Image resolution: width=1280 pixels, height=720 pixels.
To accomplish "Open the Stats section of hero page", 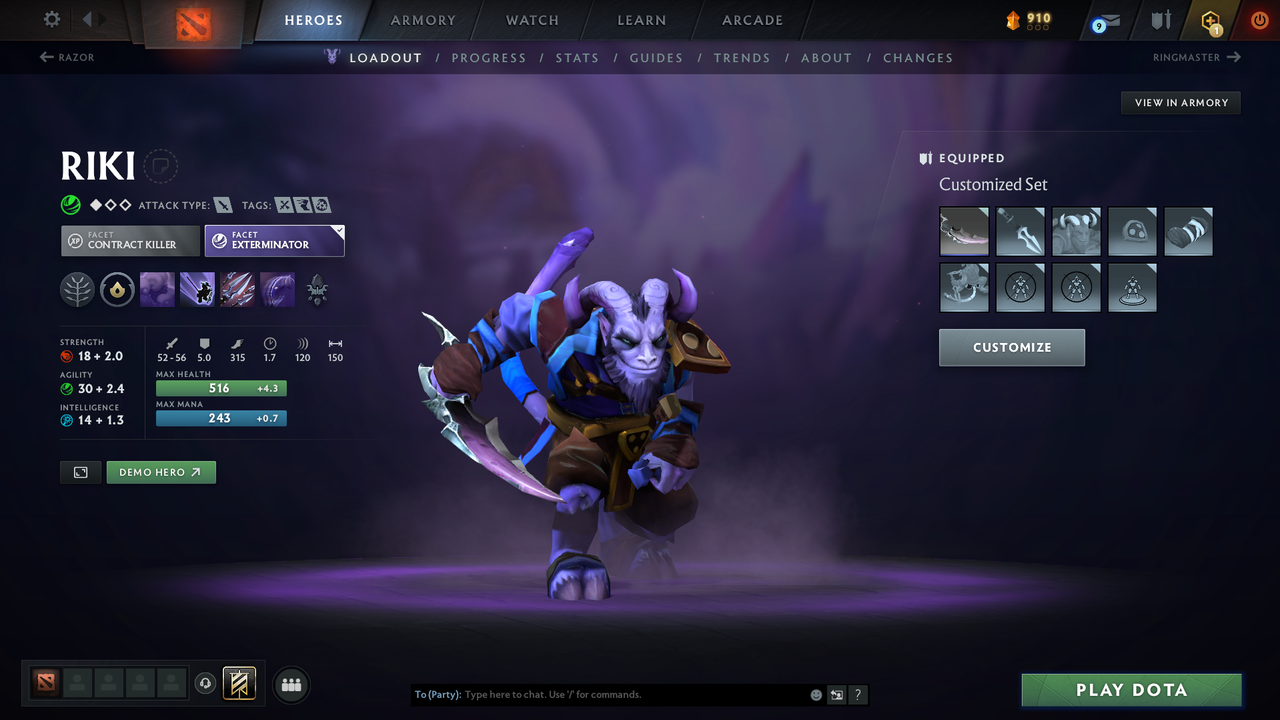I will pyautogui.click(x=577, y=57).
